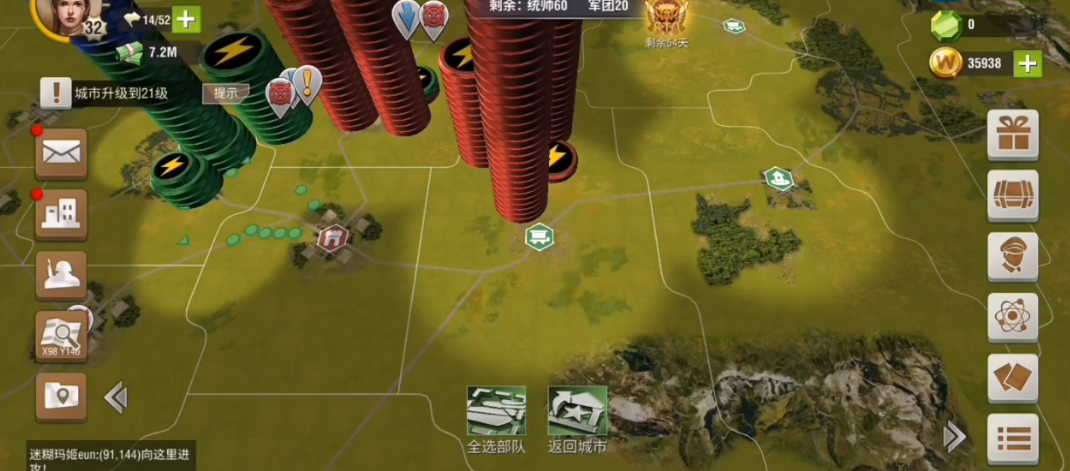The image size is (1070, 471).
Task: Select all troops with 全选部队
Action: (x=497, y=418)
